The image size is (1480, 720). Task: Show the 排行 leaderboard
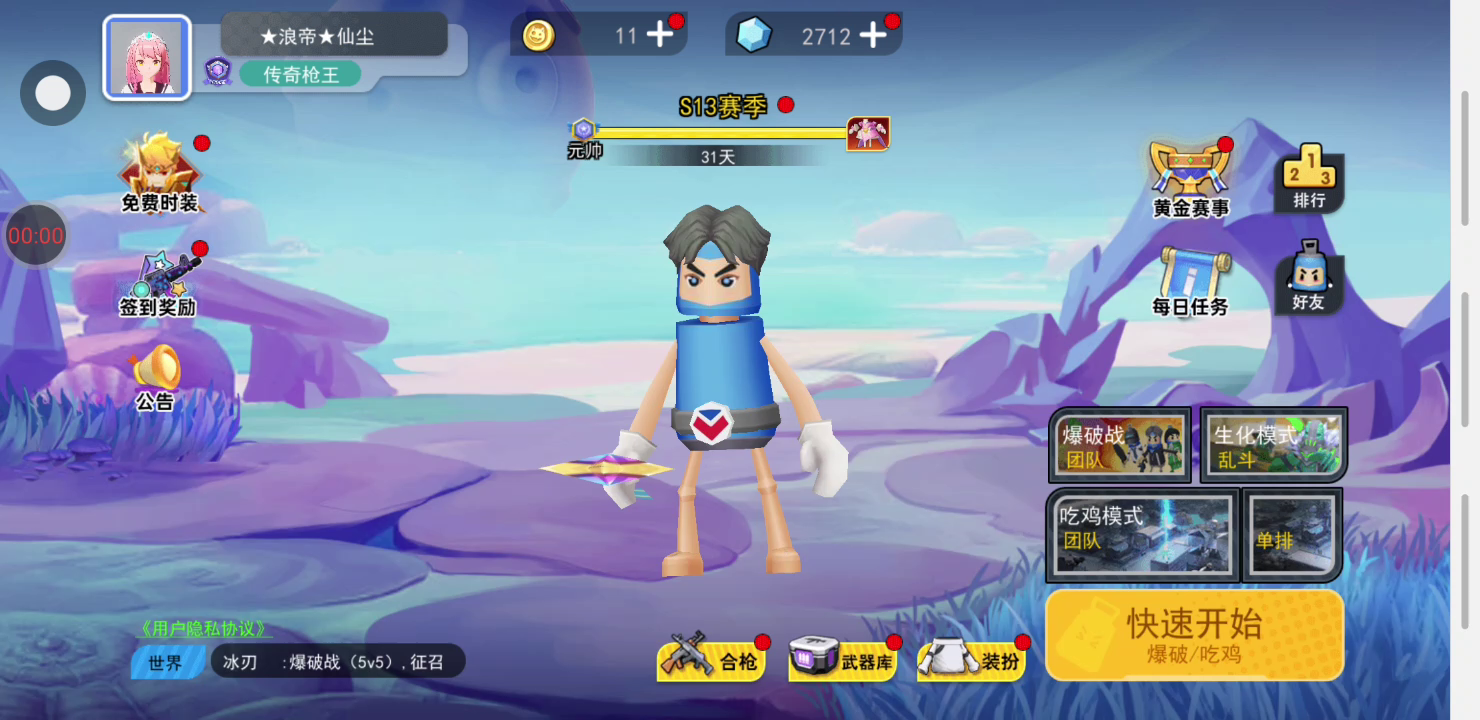pos(1309,180)
